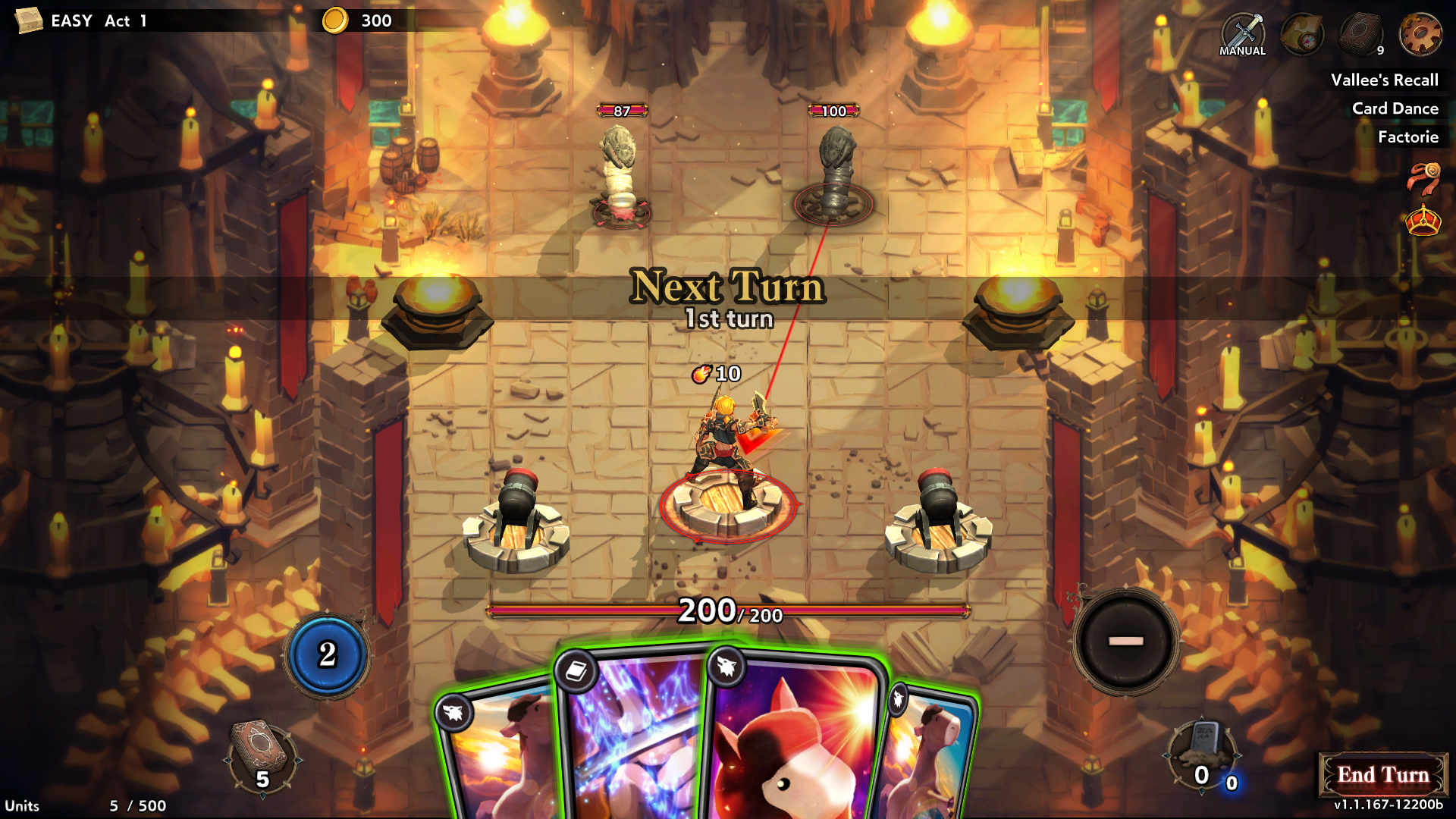Inspect the ribbon medal relic
Screen dimensions: 1456x819
pyautogui.click(x=1423, y=179)
